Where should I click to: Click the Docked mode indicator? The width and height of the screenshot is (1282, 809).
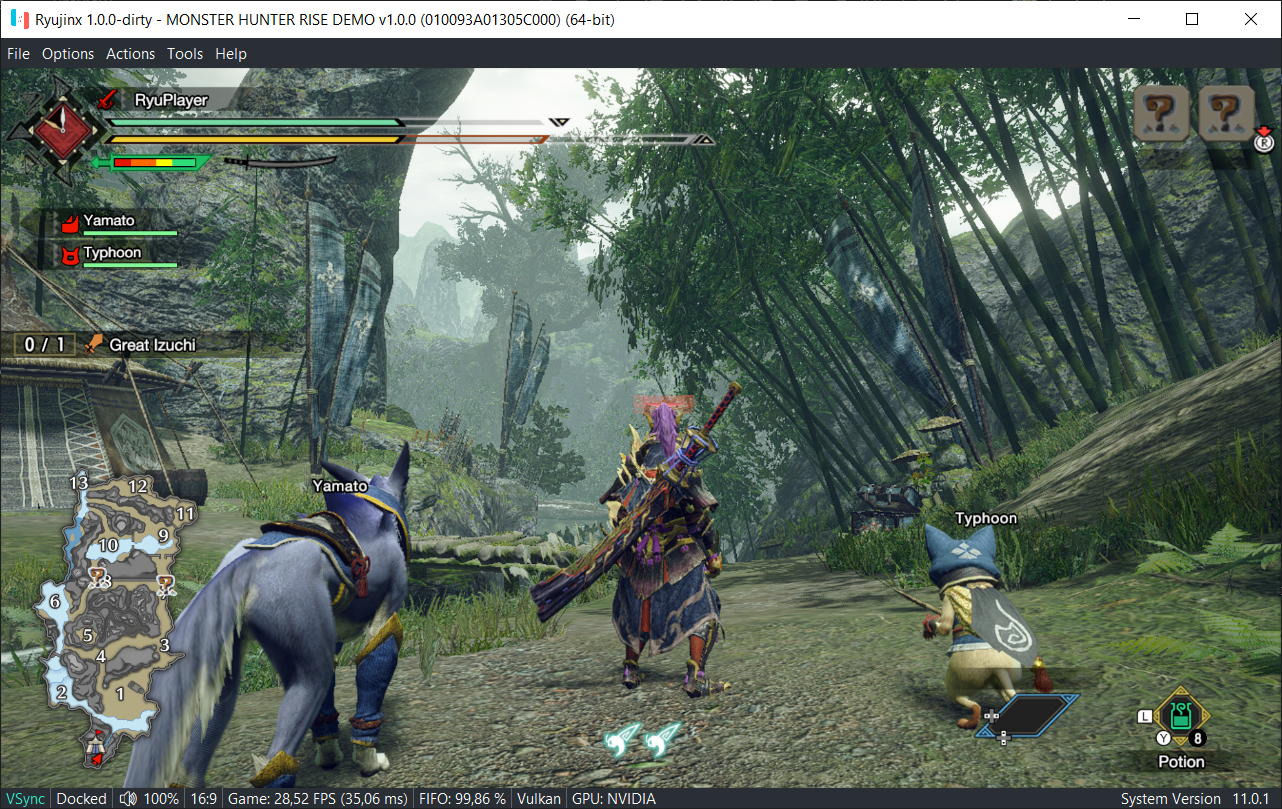tap(81, 798)
